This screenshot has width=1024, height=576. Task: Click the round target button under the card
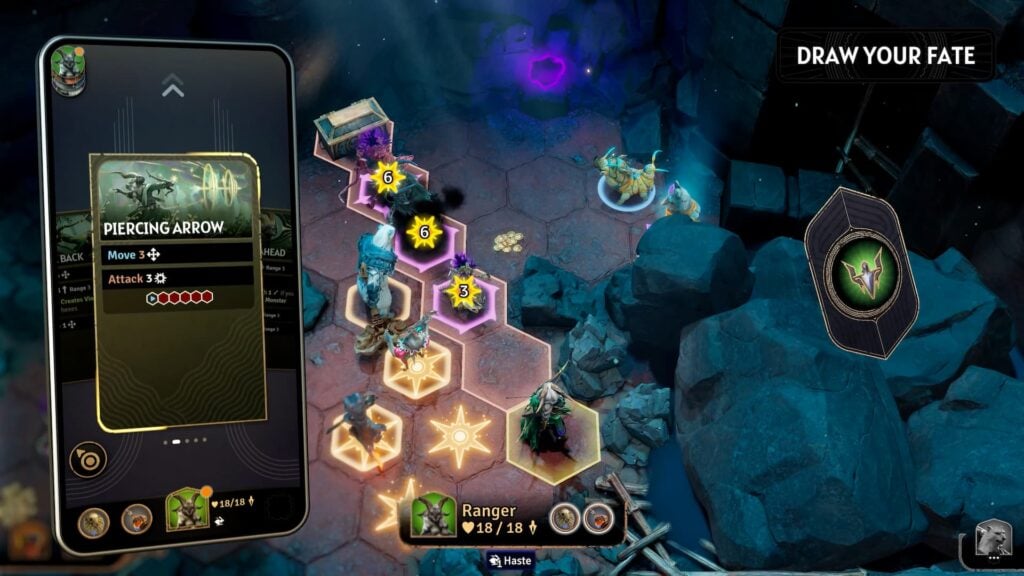[x=88, y=459]
